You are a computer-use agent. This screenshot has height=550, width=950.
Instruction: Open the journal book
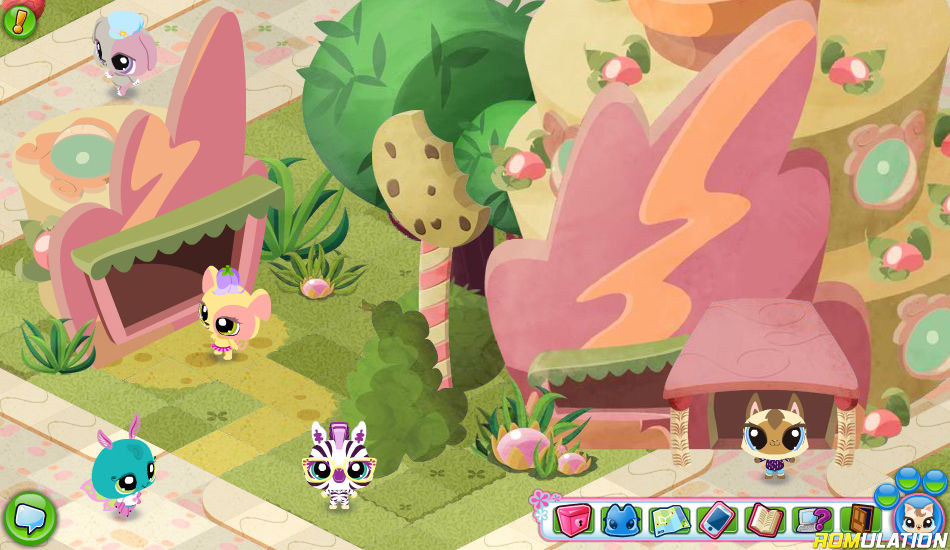coord(764,519)
